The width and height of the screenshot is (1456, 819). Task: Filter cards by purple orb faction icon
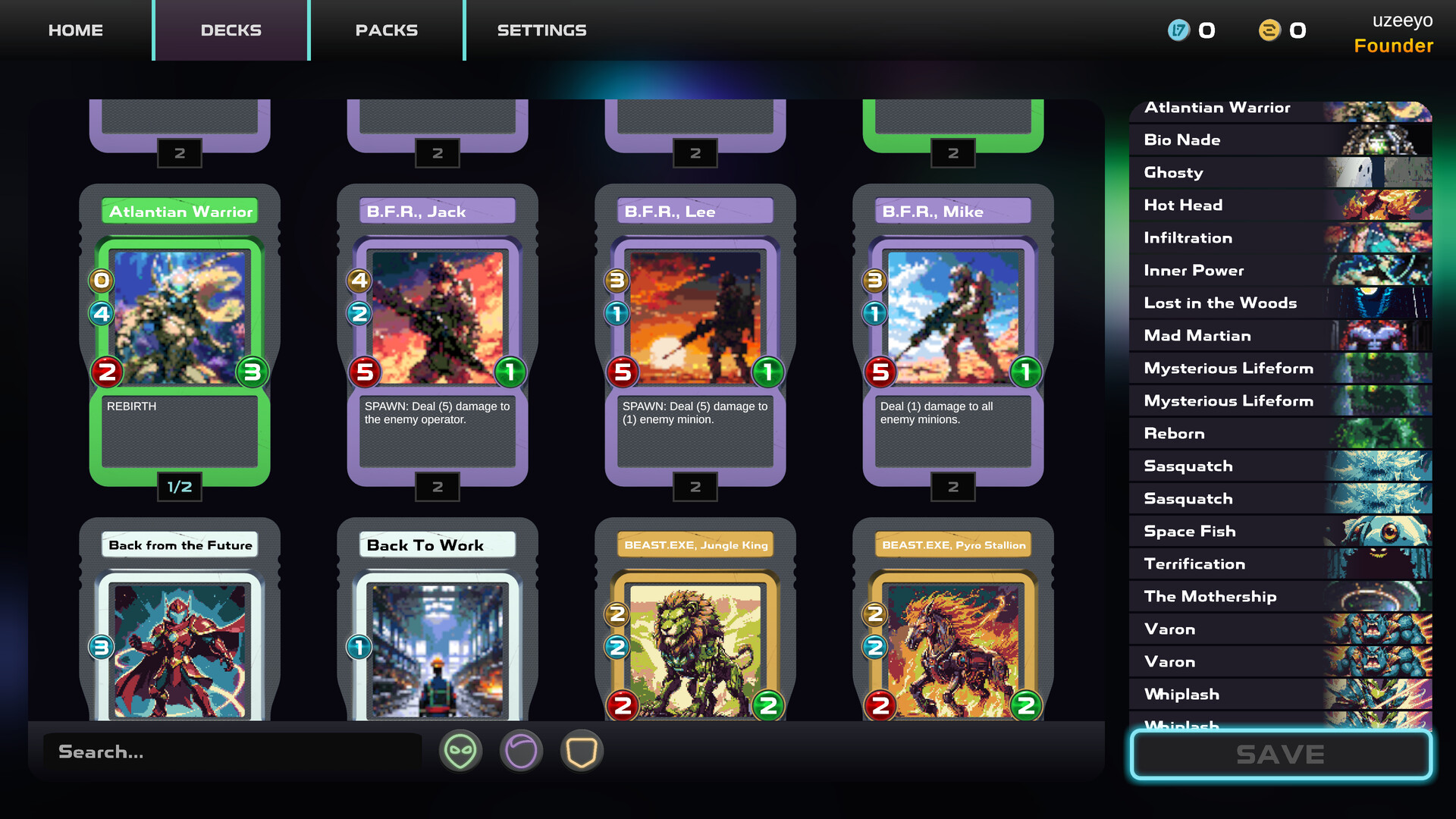click(x=521, y=752)
